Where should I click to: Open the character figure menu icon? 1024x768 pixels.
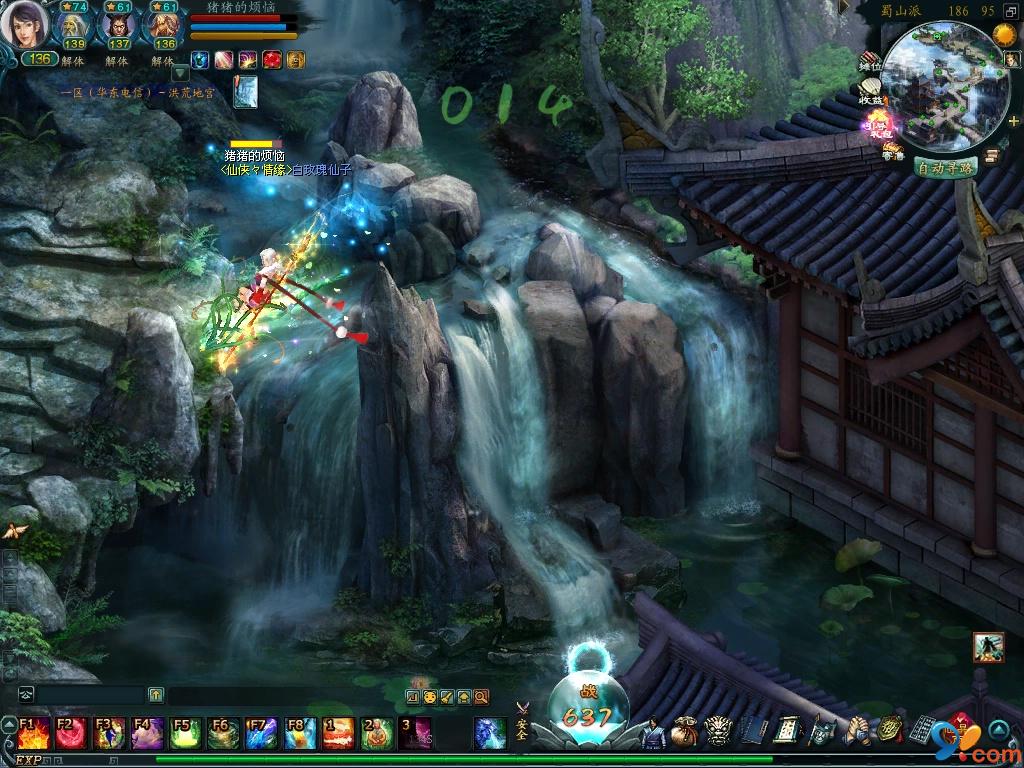click(652, 733)
